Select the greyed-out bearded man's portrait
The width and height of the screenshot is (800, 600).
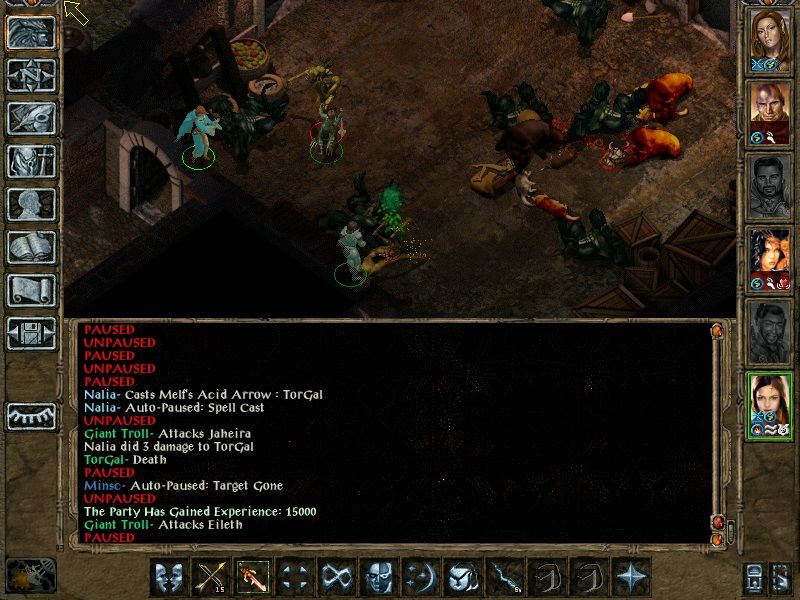pos(771,185)
